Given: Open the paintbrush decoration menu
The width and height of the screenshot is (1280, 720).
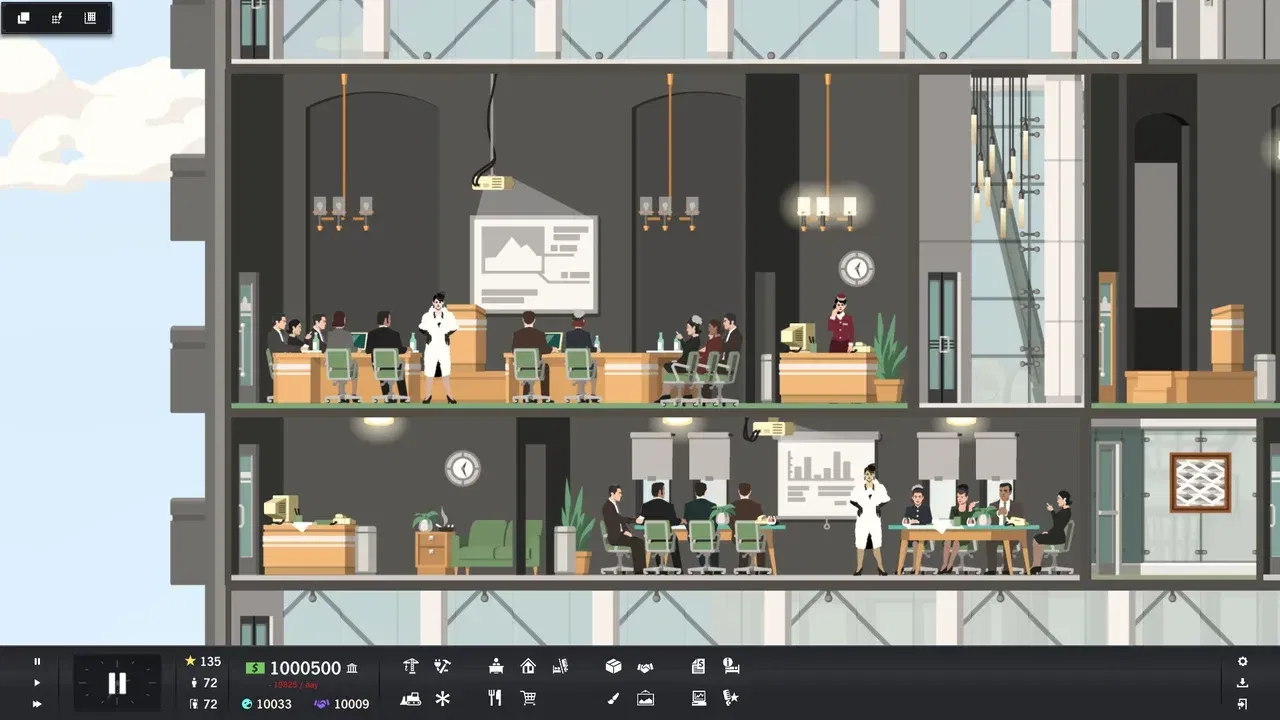Looking at the screenshot, I should click(612, 698).
